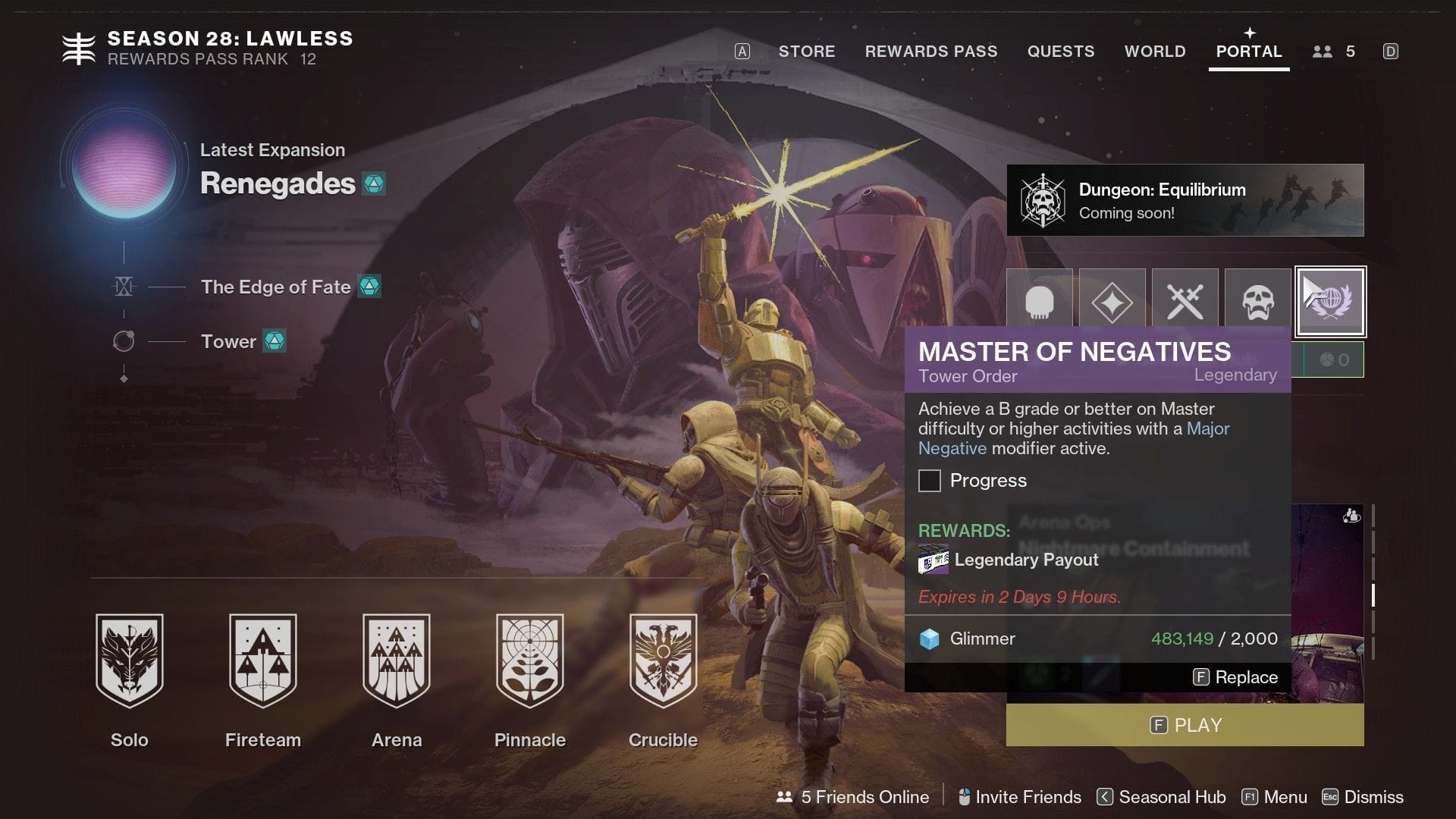Image resolution: width=1456 pixels, height=819 pixels.
Task: Toggle the Progress checkbox for Master of Negatives
Action: coord(929,481)
